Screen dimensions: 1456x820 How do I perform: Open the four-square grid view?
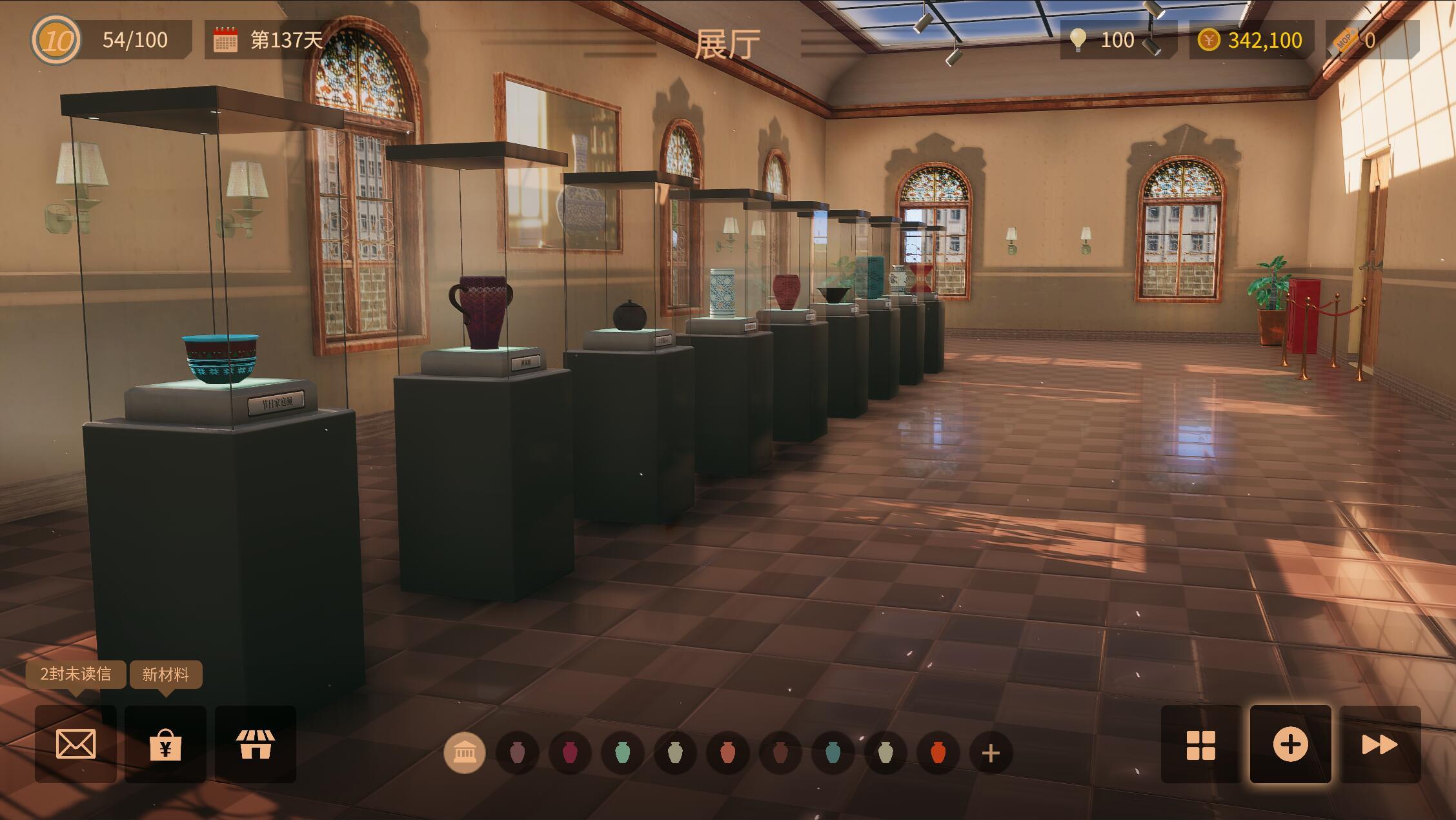[1200, 745]
